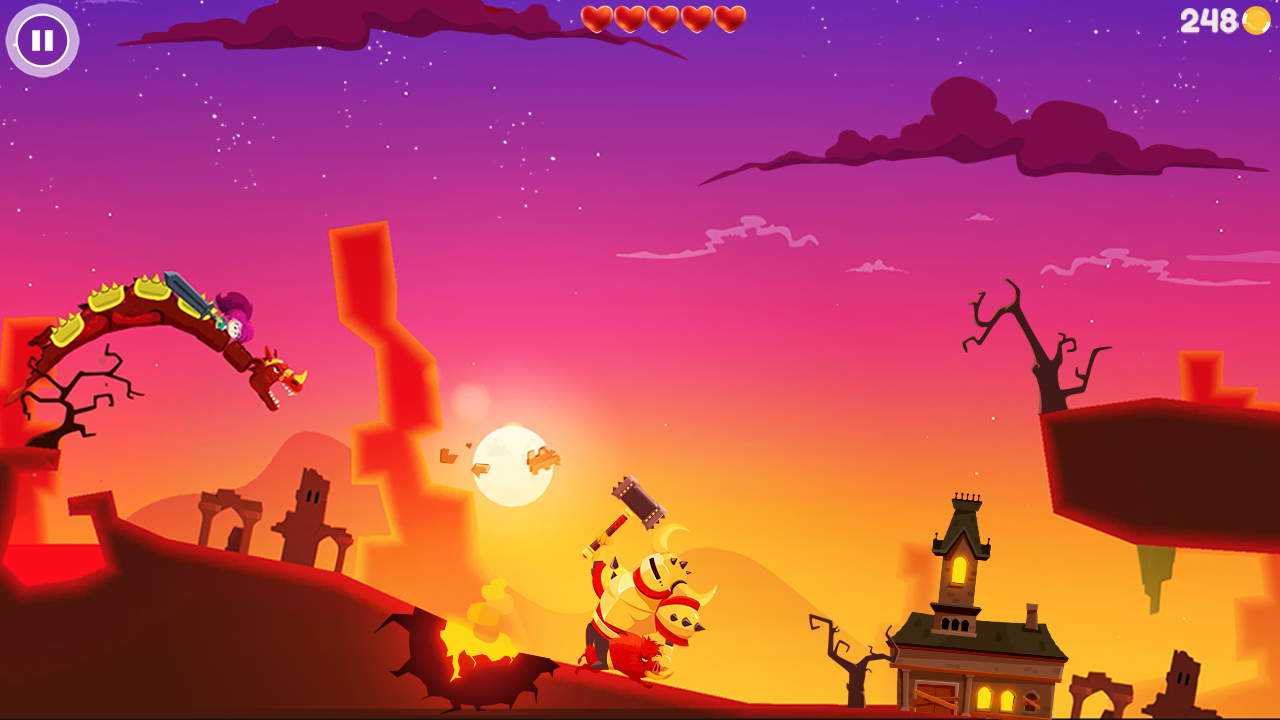
Task: Tap the dragon's horned head
Action: tap(272, 376)
